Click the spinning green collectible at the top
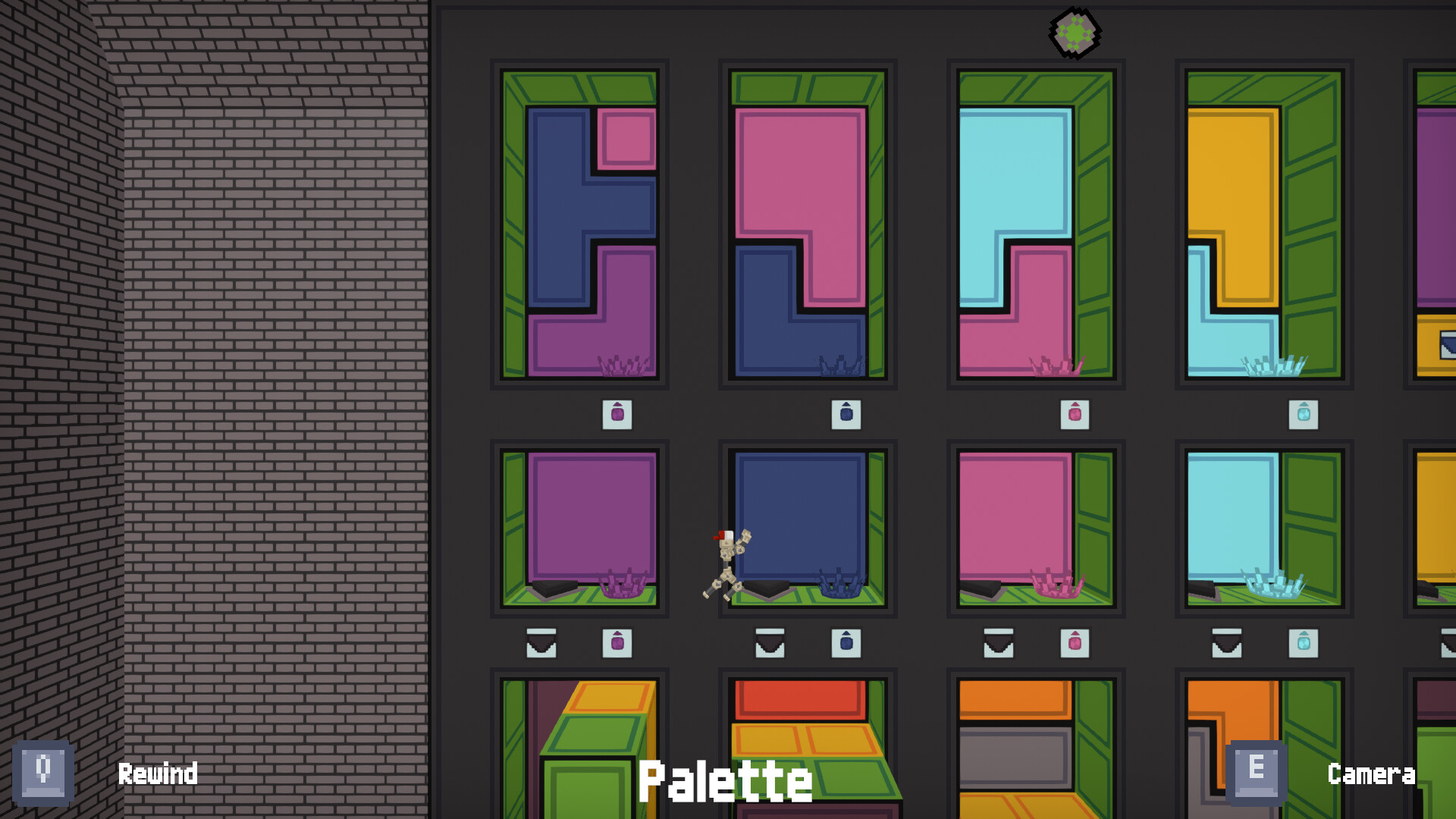The width and height of the screenshot is (1456, 819). (1075, 33)
